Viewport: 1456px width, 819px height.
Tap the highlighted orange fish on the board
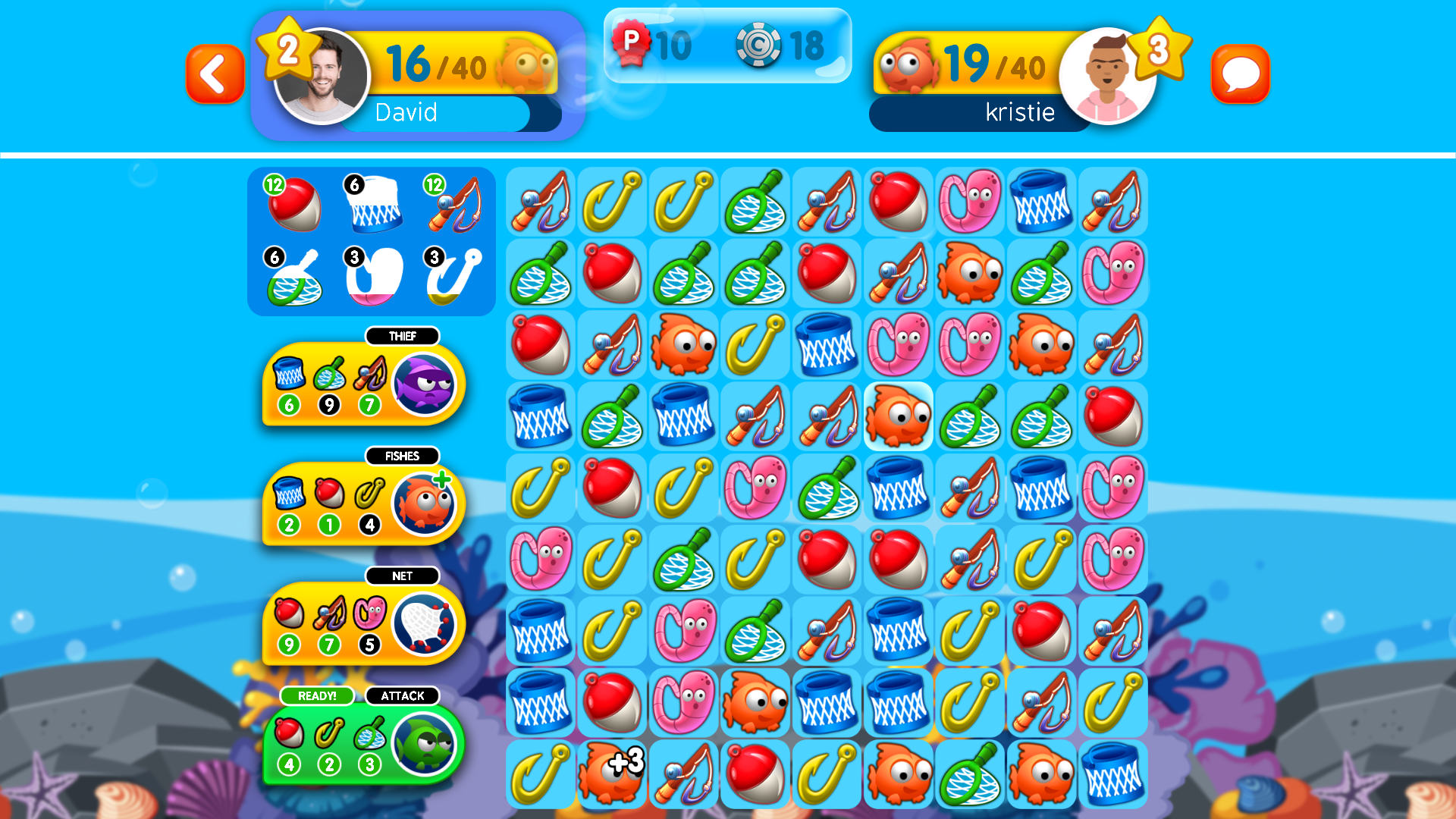point(898,416)
